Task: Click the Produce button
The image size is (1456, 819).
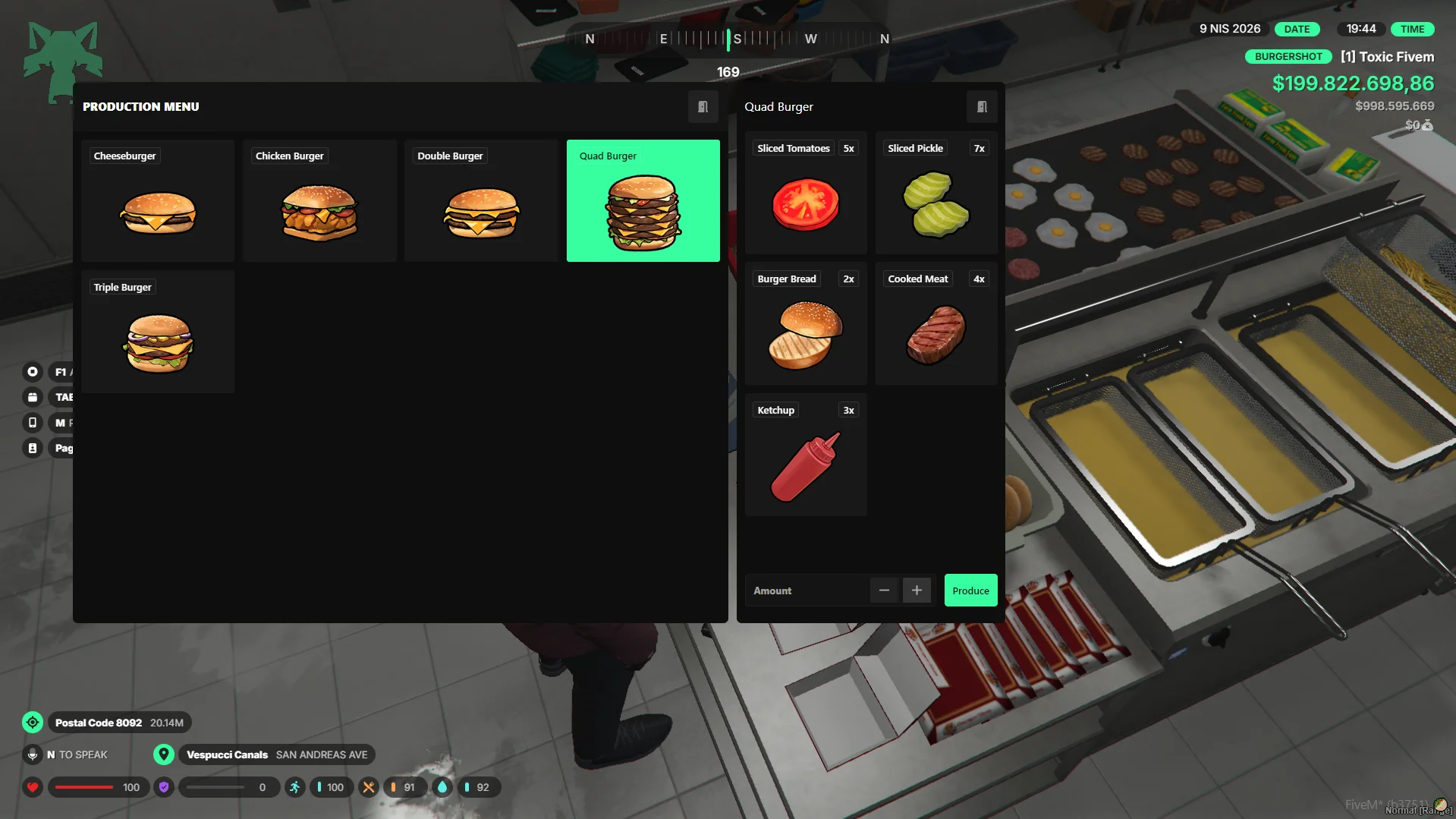Action: pyautogui.click(x=970, y=591)
